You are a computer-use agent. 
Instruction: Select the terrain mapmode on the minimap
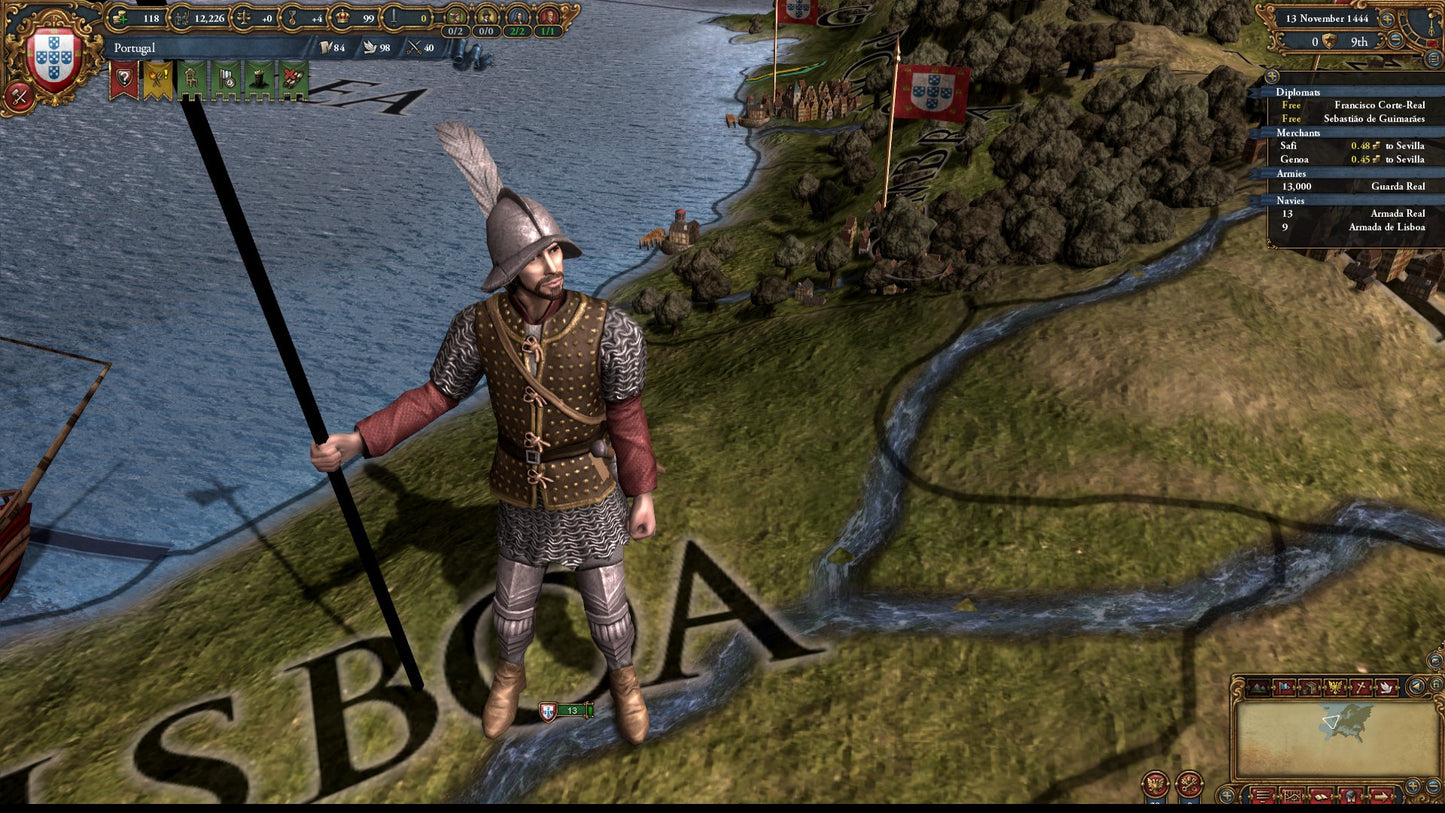(1259, 687)
